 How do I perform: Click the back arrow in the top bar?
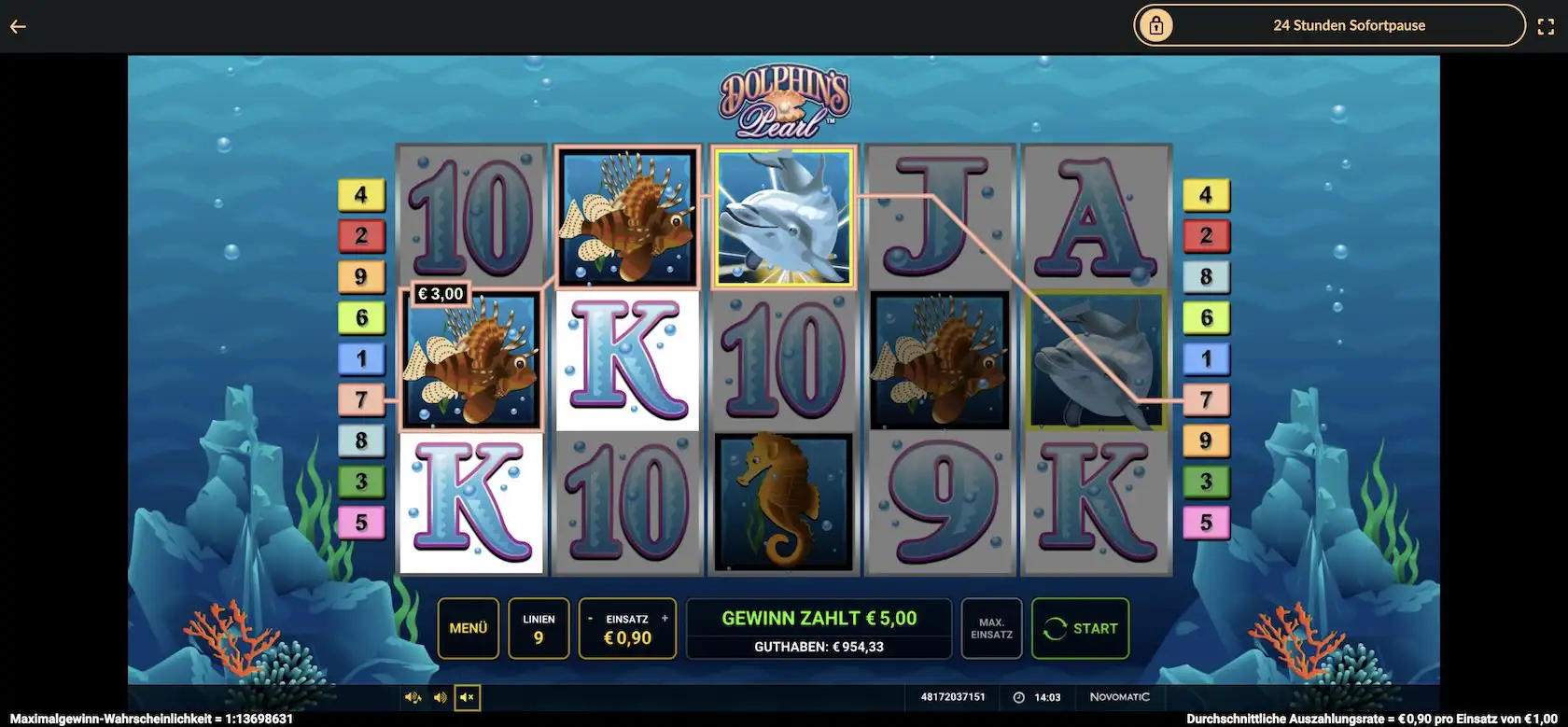(17, 26)
